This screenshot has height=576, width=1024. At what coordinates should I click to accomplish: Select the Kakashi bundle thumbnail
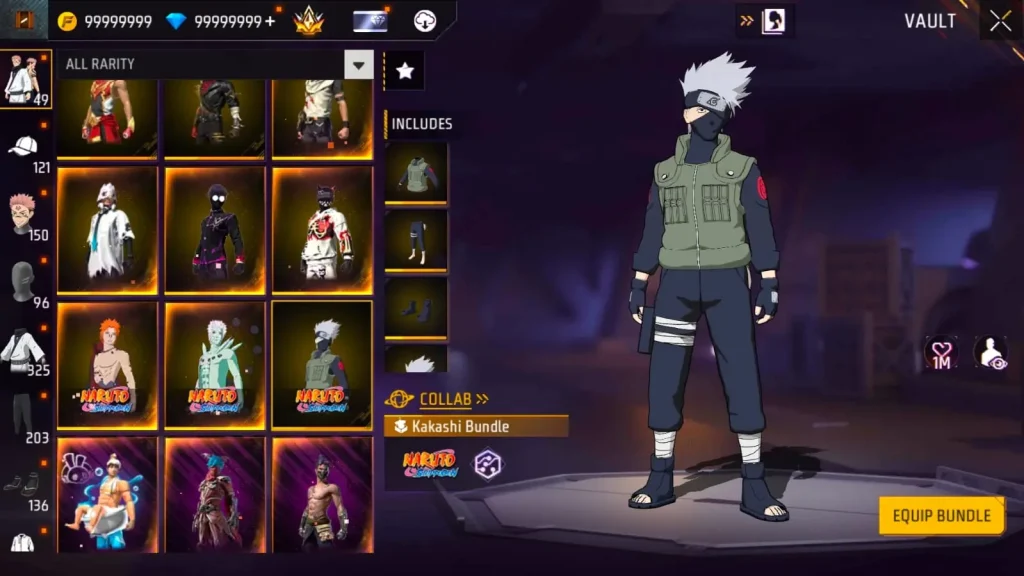click(322, 365)
